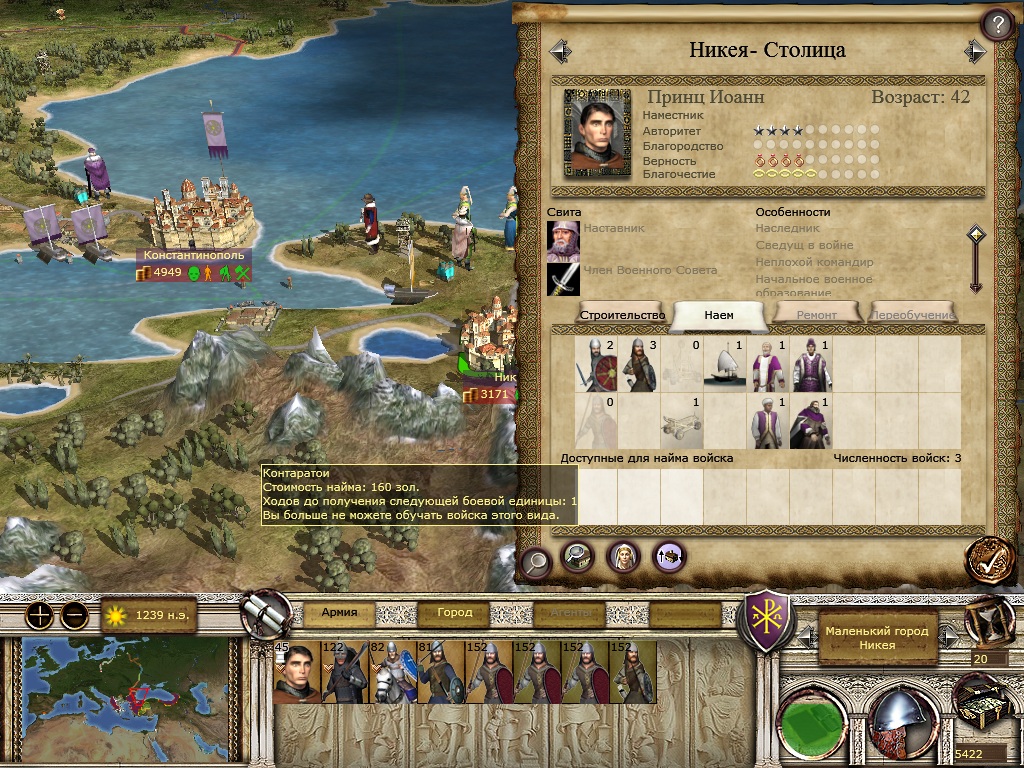Select the Наем recruitment tab
This screenshot has width=1024, height=768.
718,314
